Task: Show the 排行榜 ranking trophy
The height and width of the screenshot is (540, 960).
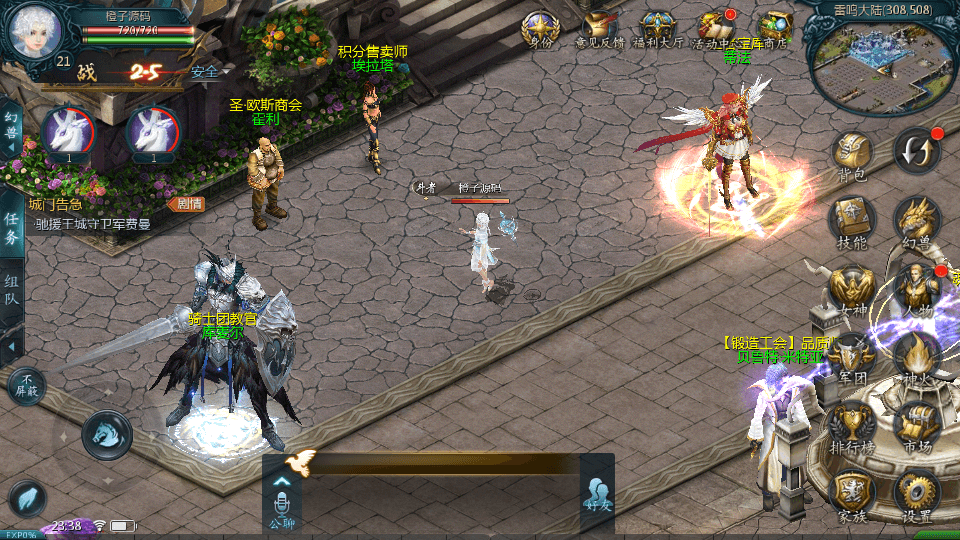Action: (x=852, y=425)
